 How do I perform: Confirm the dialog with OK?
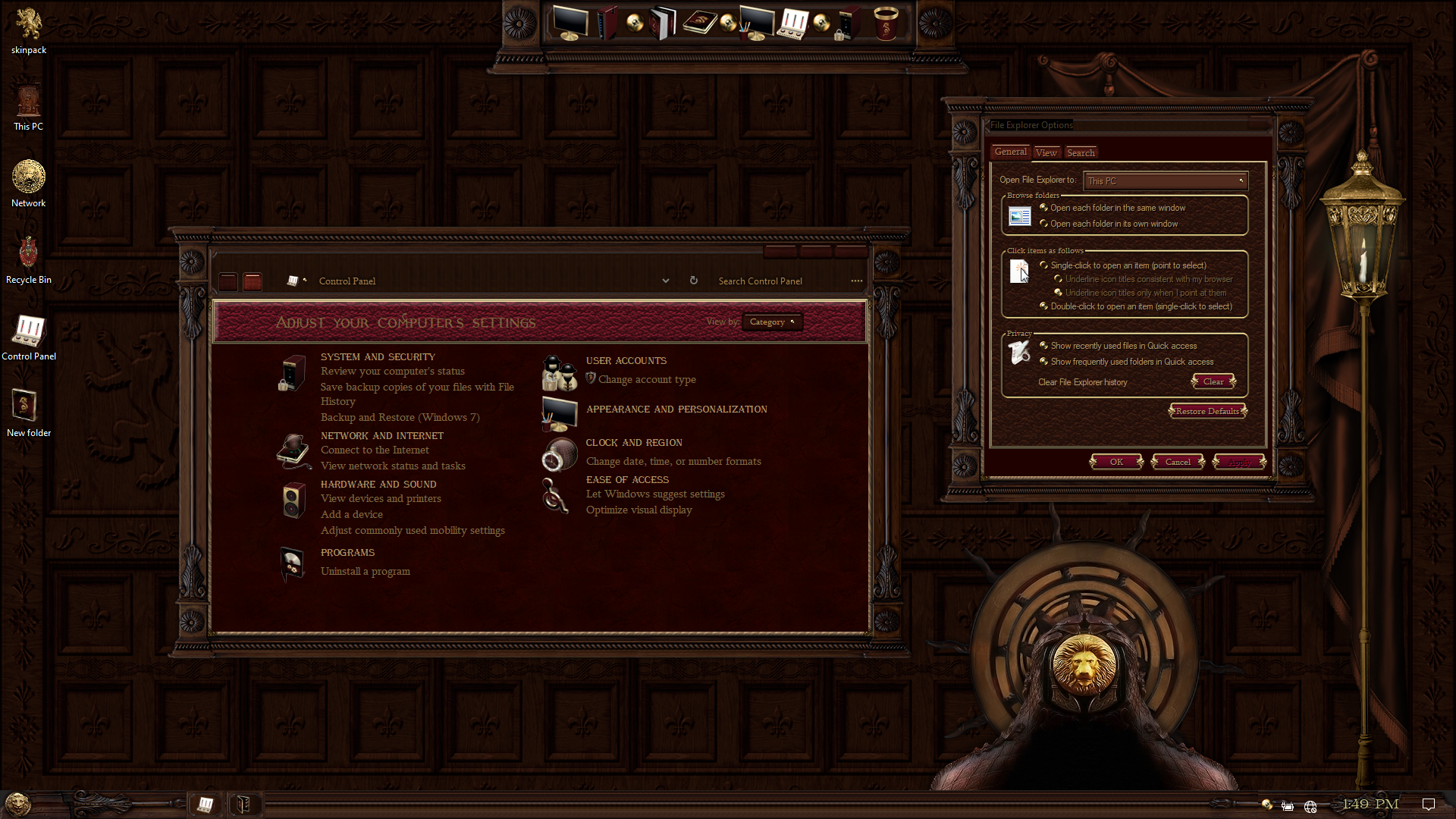(1116, 462)
